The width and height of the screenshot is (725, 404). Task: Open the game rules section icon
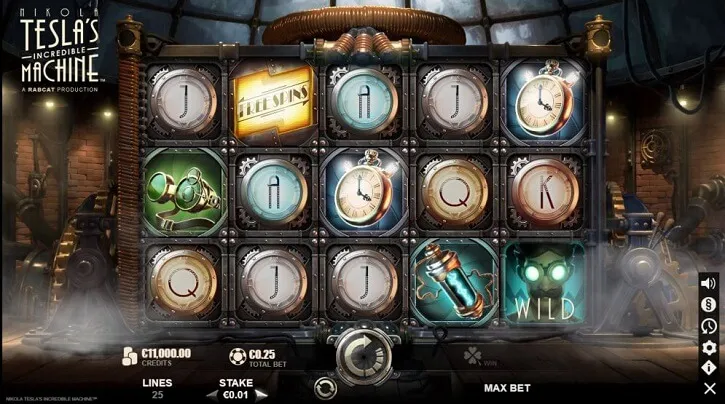[x=709, y=304]
